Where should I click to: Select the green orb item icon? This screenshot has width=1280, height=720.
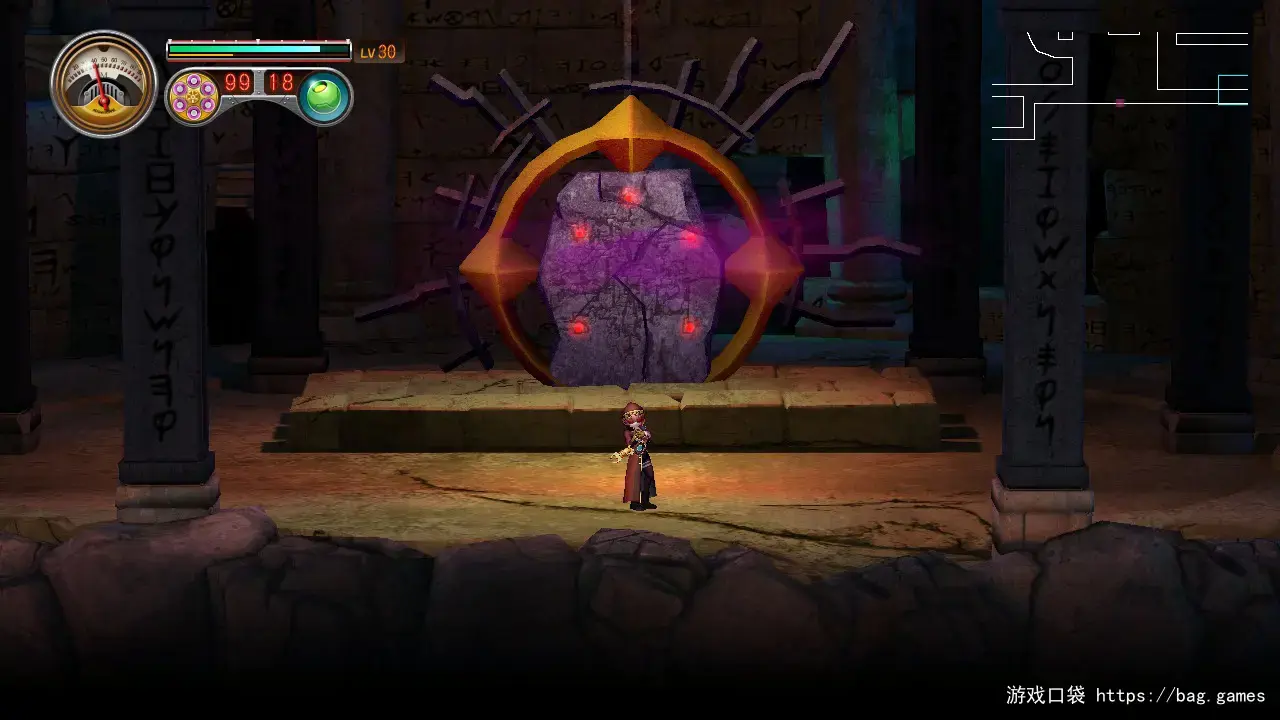point(324,98)
